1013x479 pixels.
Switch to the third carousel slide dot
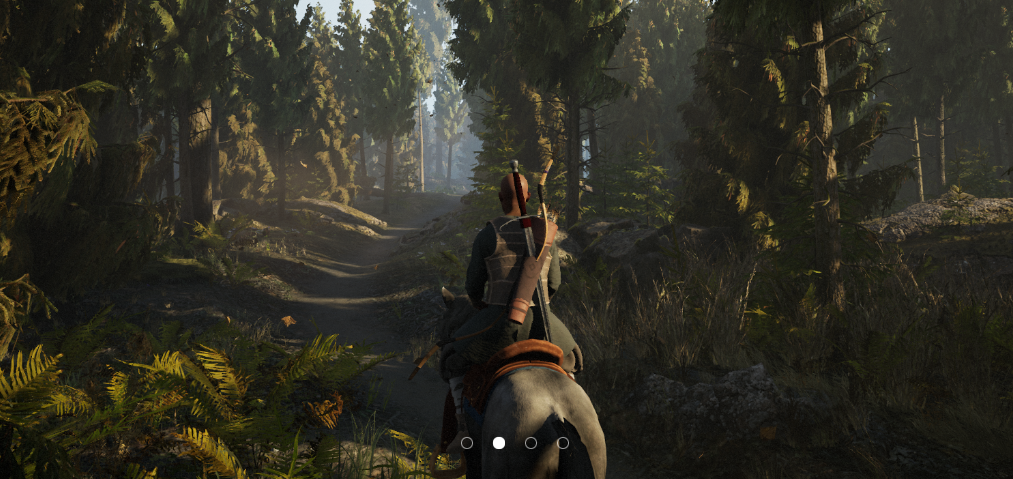coord(531,443)
